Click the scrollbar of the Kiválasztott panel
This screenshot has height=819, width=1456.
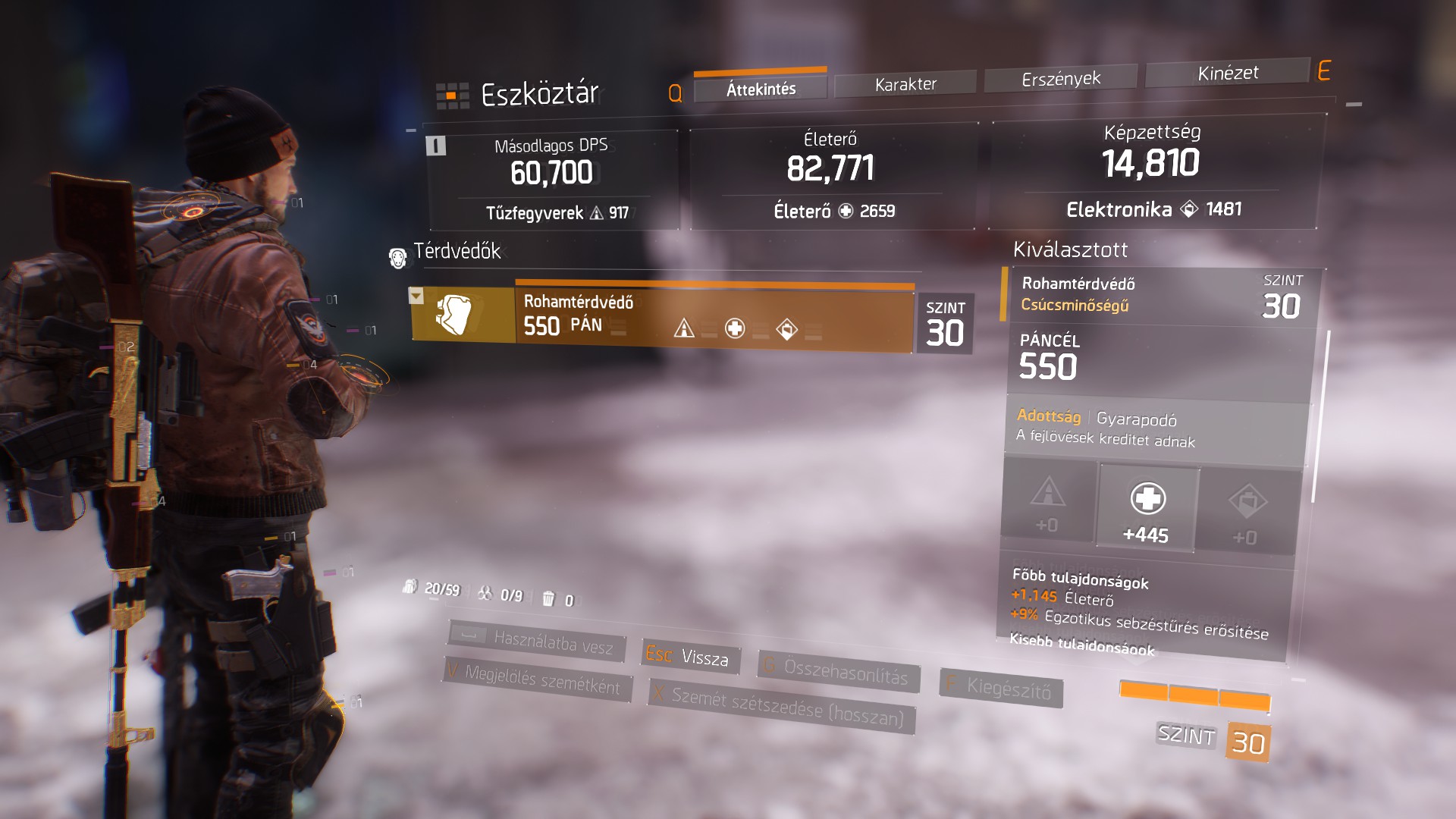point(1320,417)
